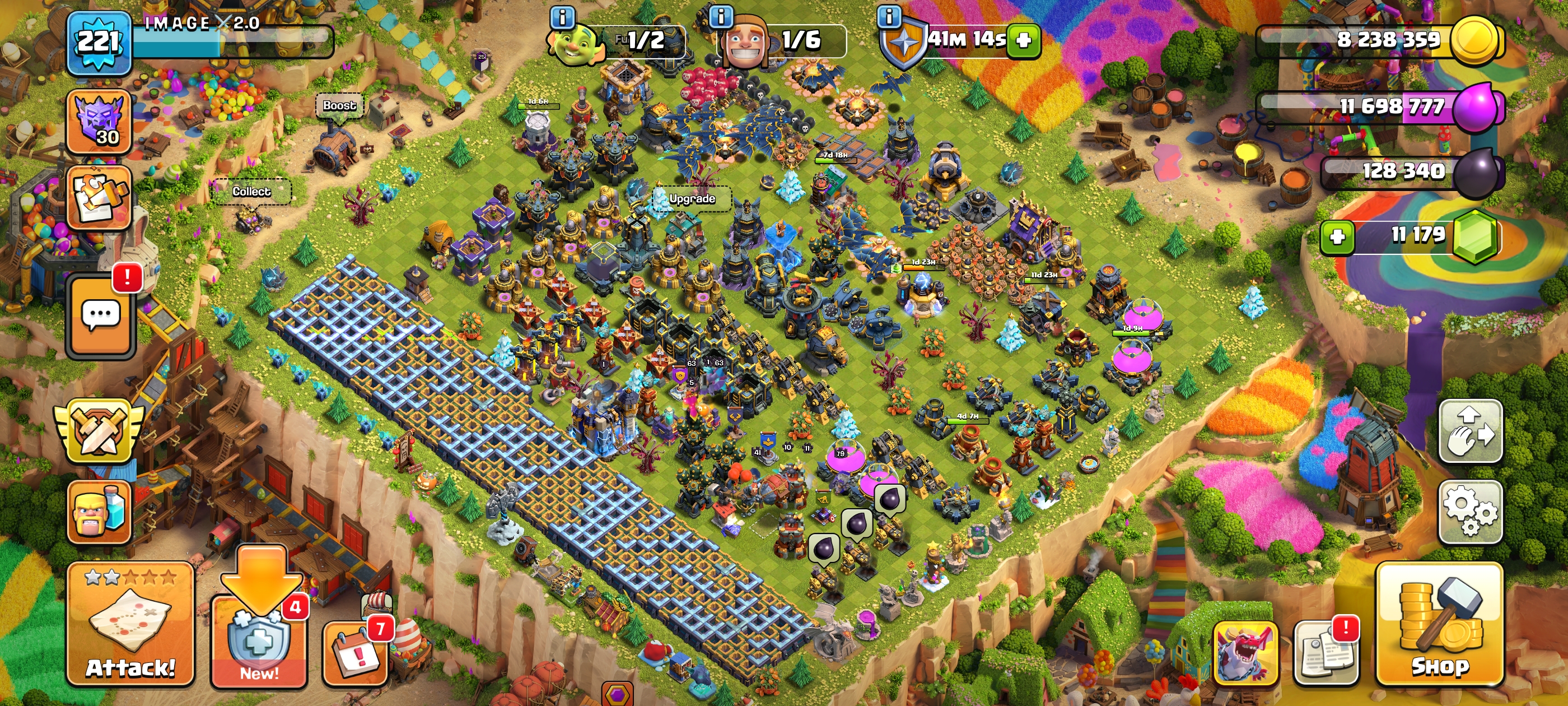Extend shield using green plus button

1024,41
